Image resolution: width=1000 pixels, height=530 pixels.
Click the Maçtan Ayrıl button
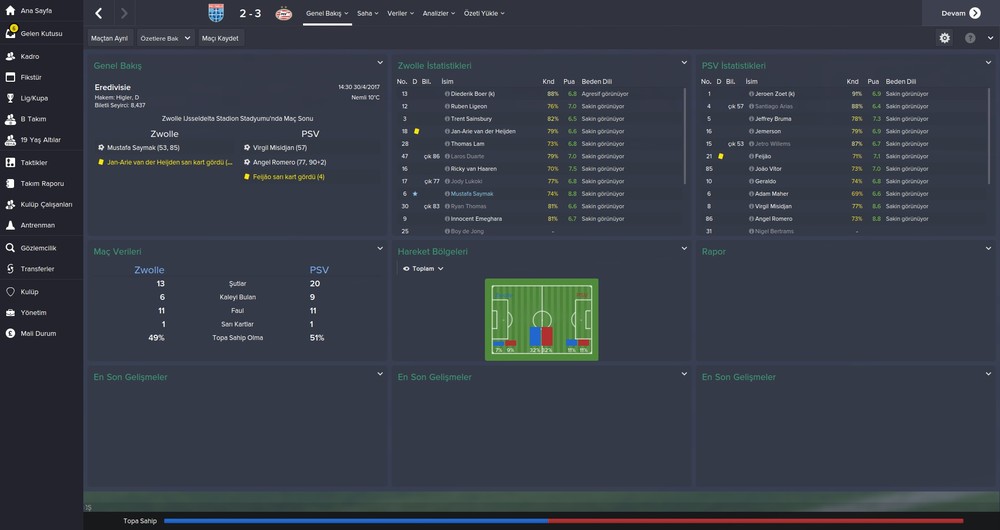[x=109, y=38]
